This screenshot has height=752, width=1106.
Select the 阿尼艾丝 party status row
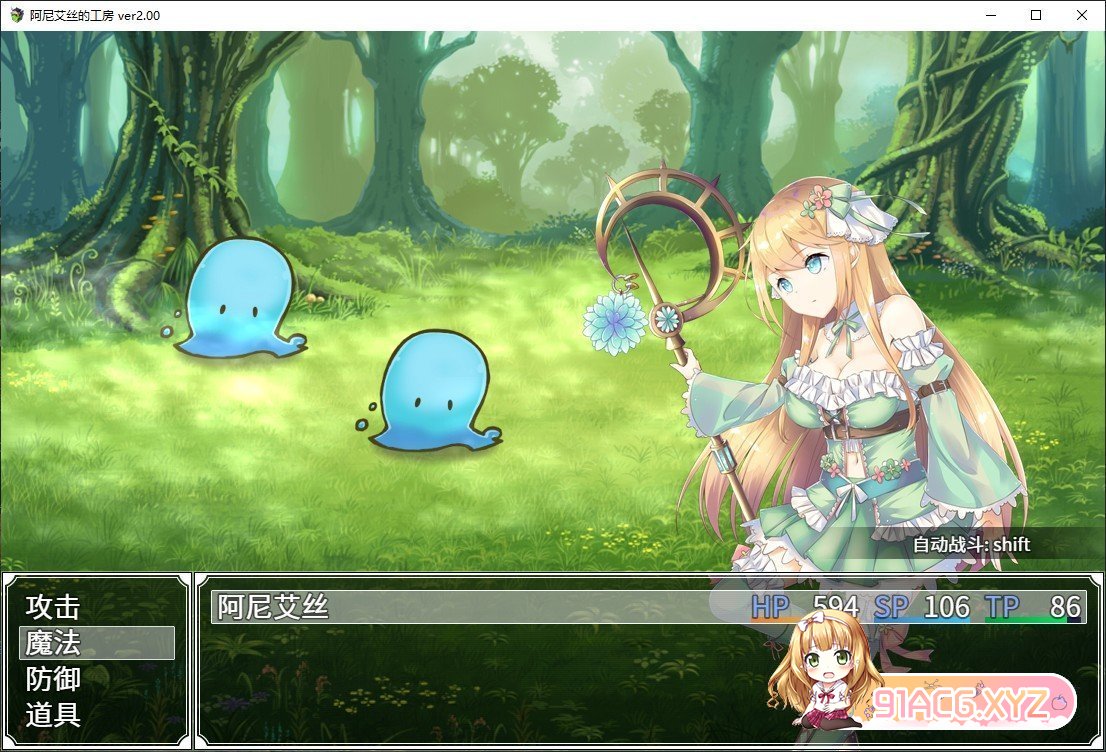coord(648,607)
